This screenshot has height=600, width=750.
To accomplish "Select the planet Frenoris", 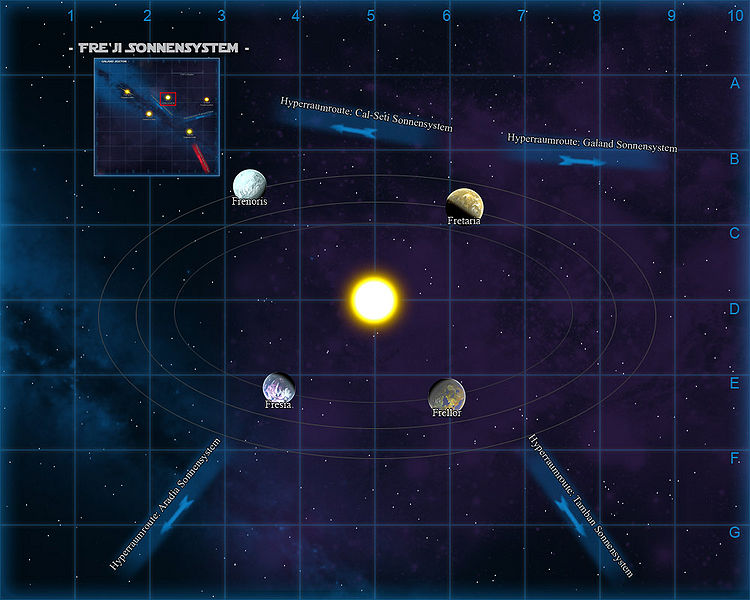I will (248, 184).
